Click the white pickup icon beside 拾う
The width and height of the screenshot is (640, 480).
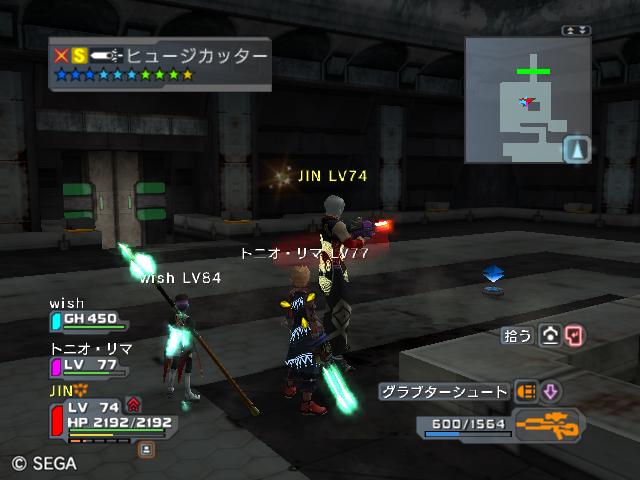click(549, 336)
